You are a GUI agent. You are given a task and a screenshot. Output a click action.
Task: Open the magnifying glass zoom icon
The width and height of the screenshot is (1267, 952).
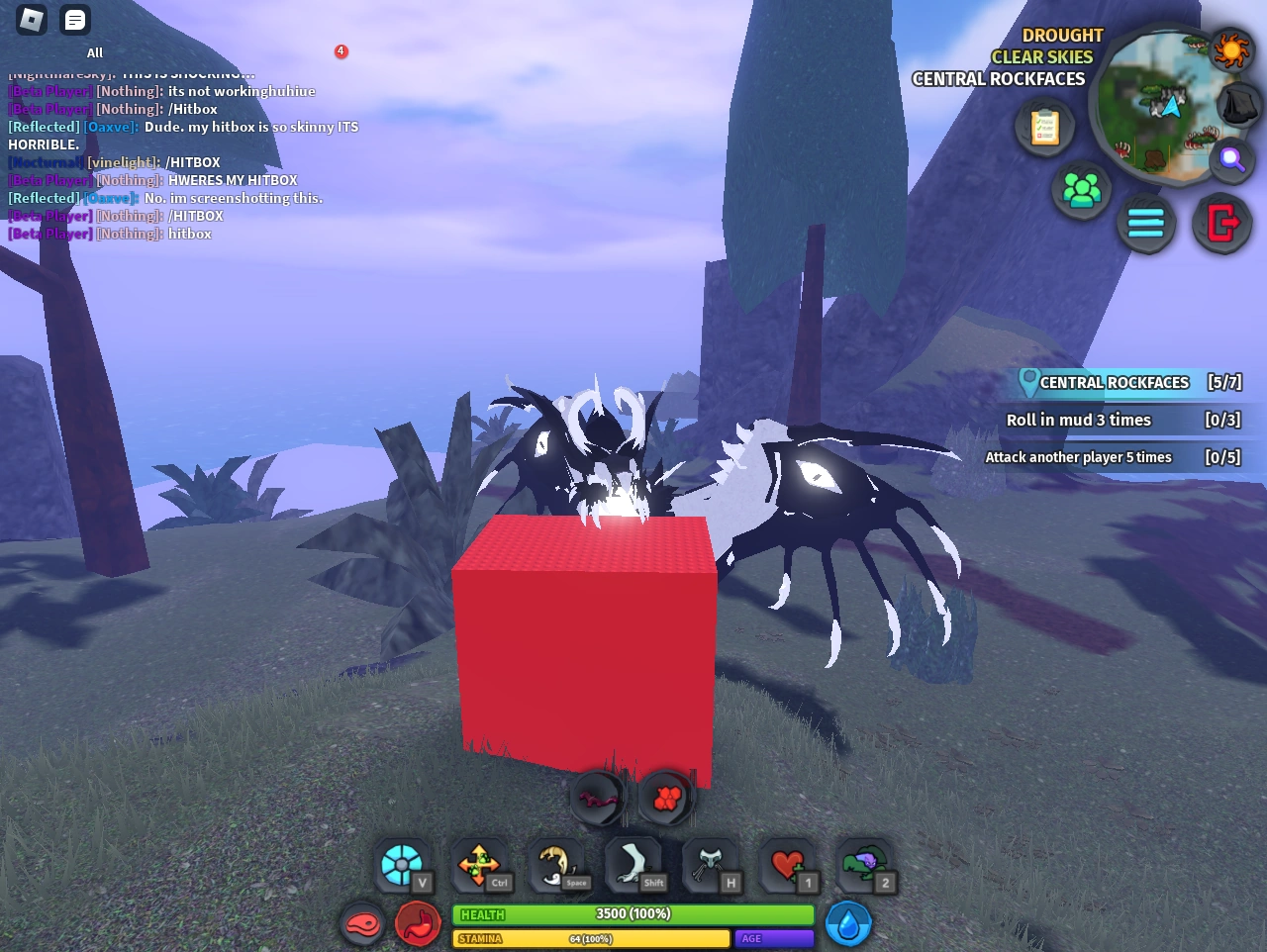pyautogui.click(x=1230, y=160)
